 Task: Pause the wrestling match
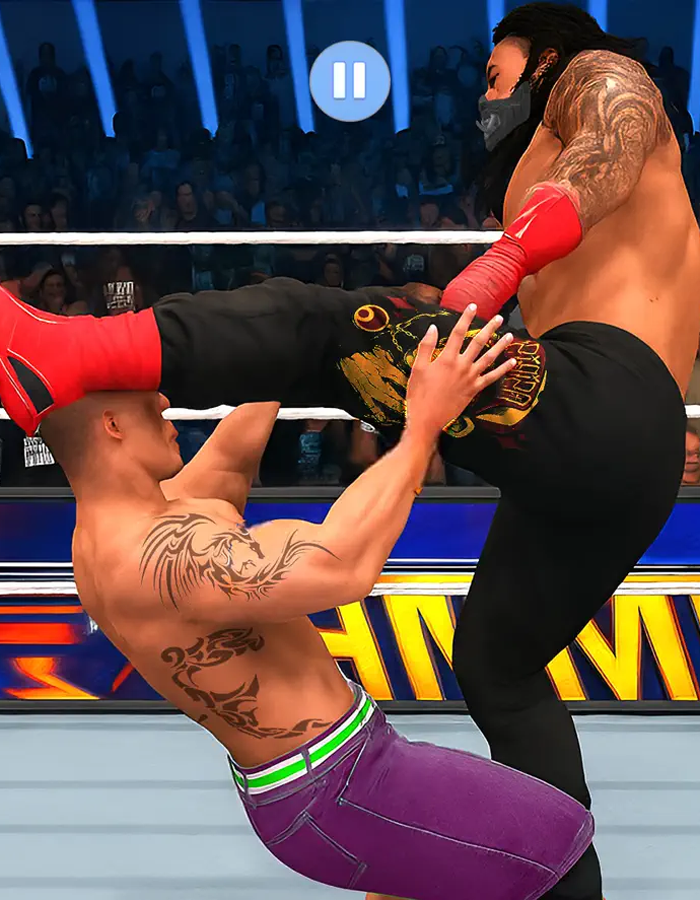350,81
